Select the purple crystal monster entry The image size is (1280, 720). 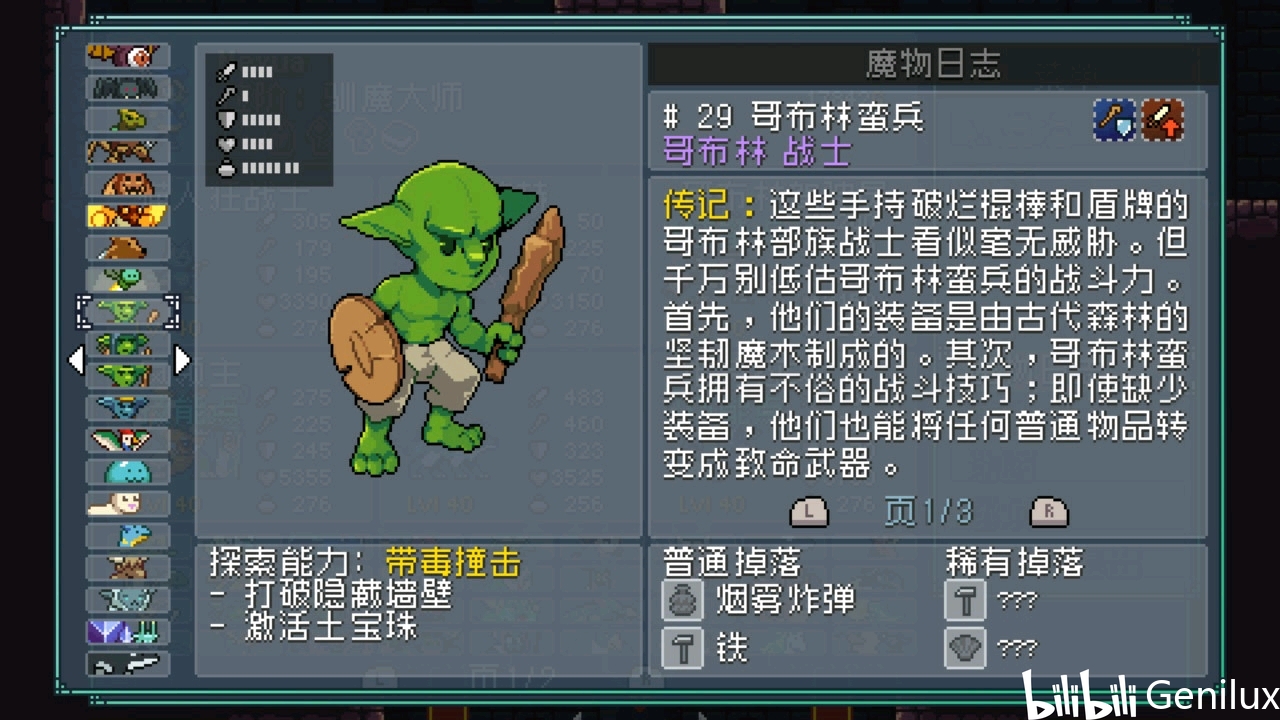point(128,631)
